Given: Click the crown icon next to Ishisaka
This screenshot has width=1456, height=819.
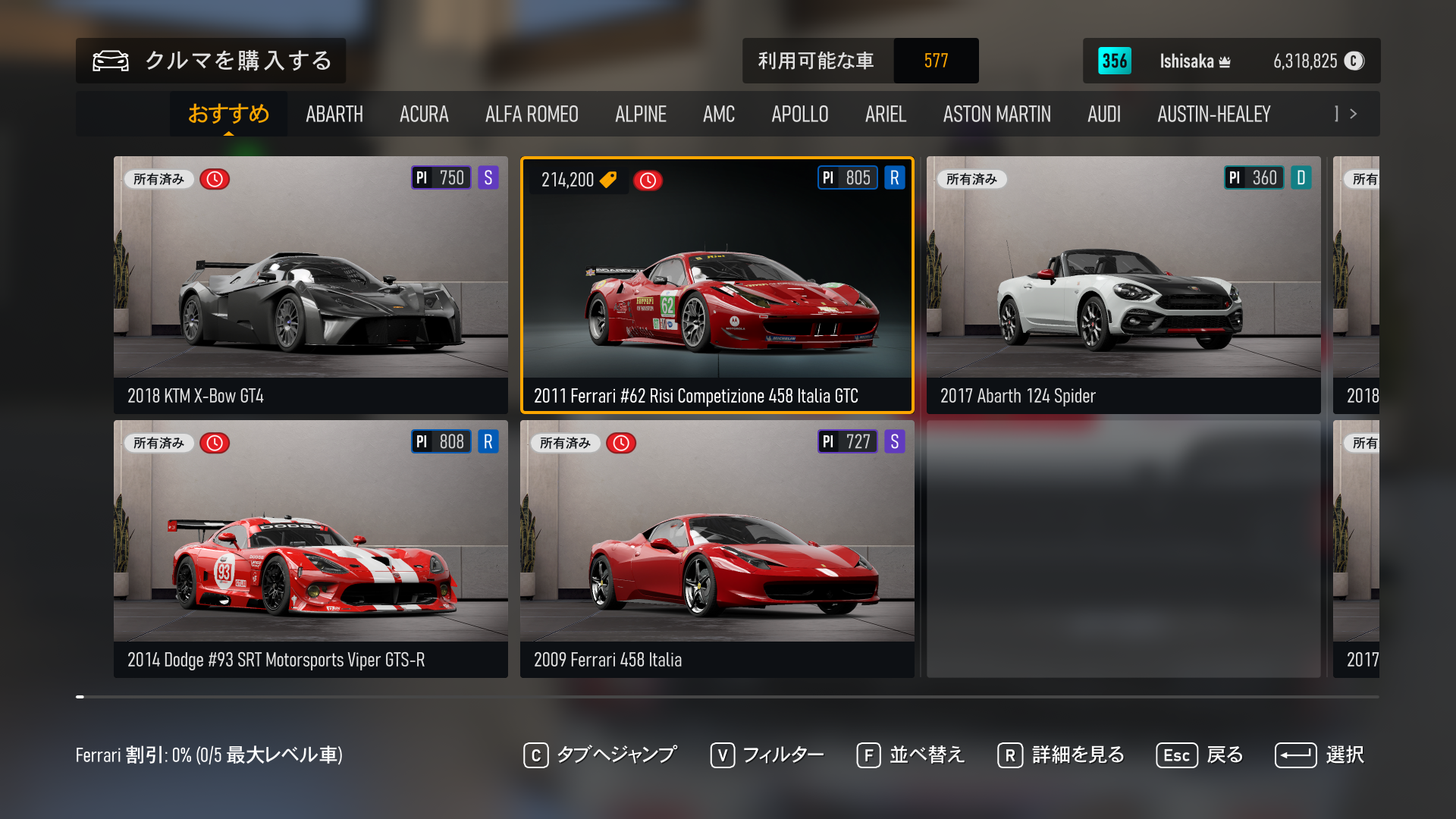Looking at the screenshot, I should click(x=1224, y=61).
